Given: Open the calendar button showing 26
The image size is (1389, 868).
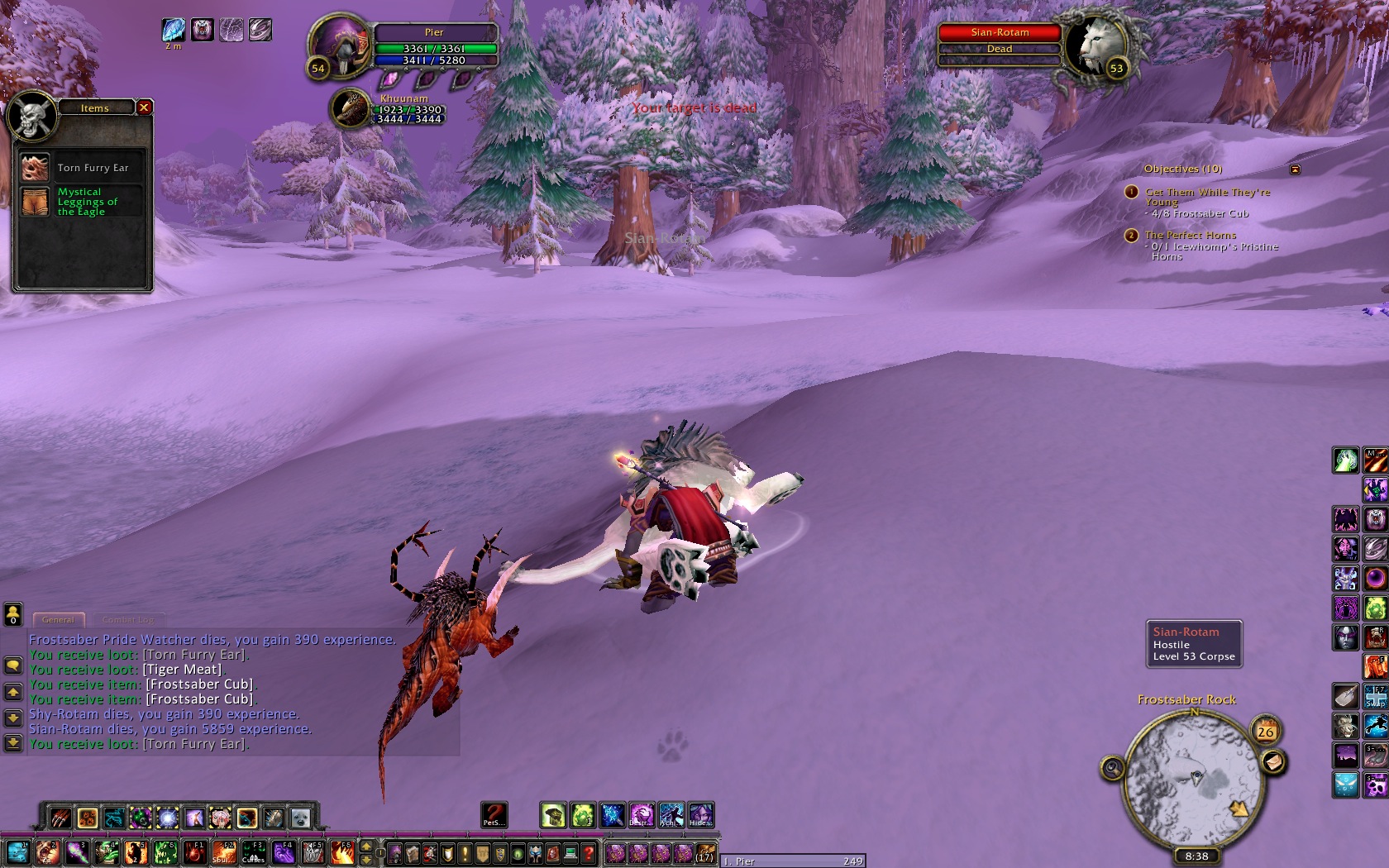Looking at the screenshot, I should click(x=1265, y=731).
